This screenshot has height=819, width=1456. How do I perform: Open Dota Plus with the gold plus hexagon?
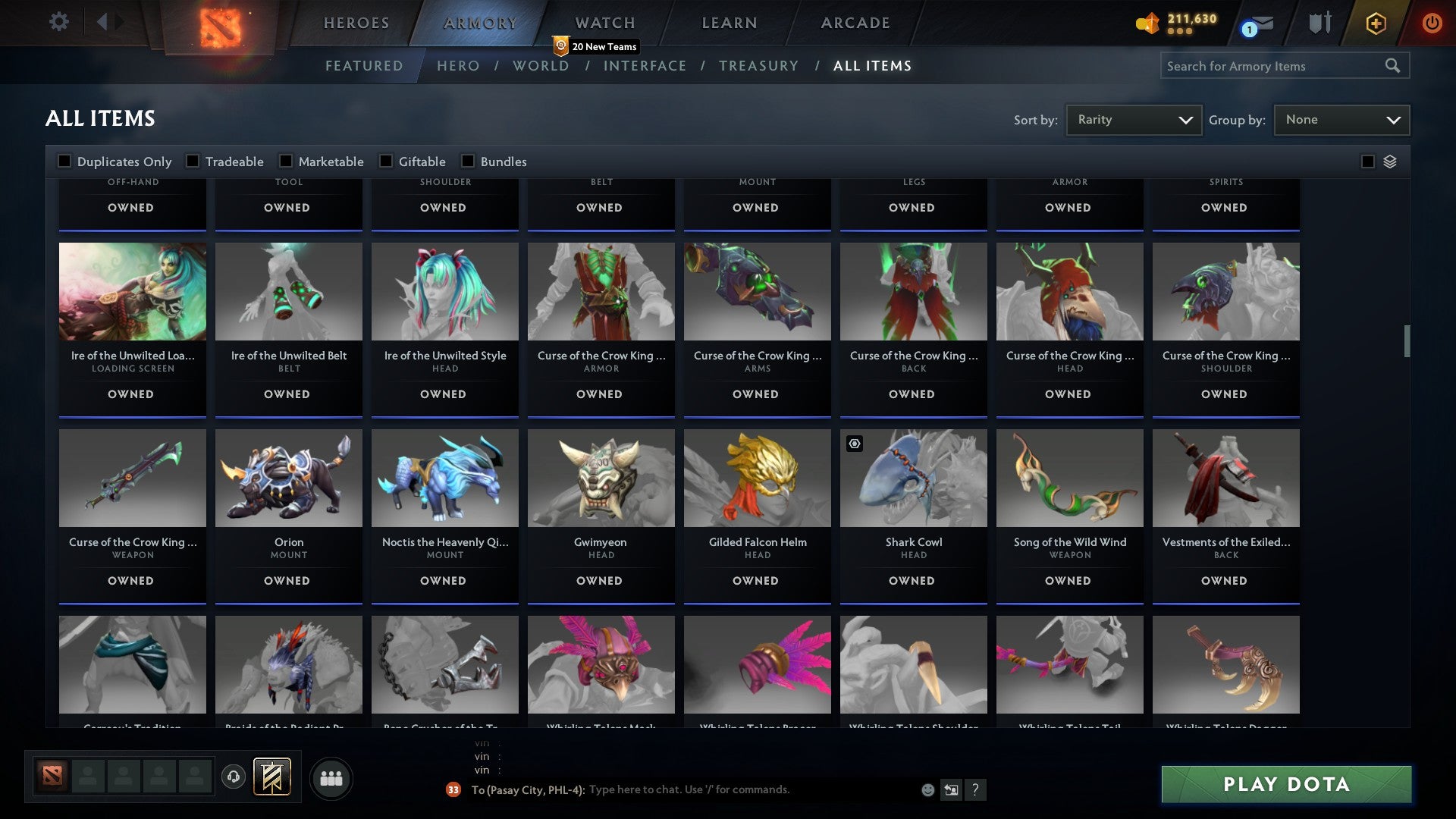[1375, 23]
